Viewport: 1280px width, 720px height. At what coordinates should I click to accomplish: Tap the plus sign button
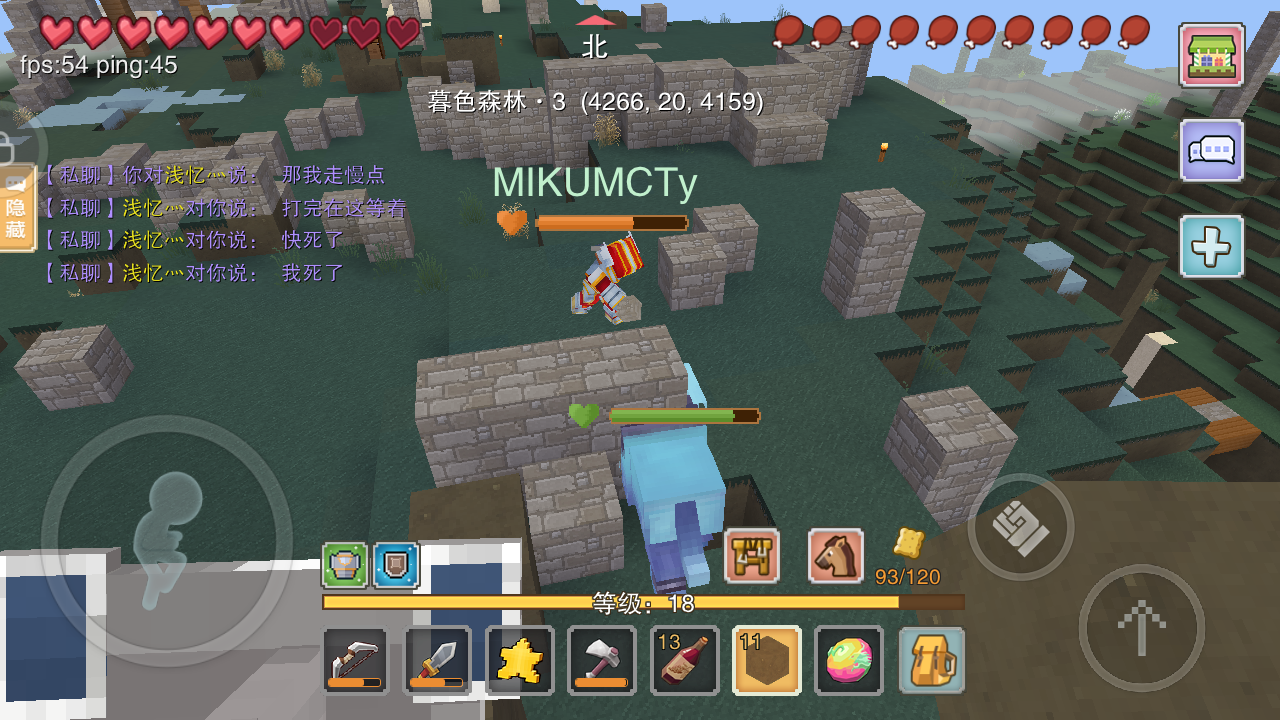(x=1211, y=246)
